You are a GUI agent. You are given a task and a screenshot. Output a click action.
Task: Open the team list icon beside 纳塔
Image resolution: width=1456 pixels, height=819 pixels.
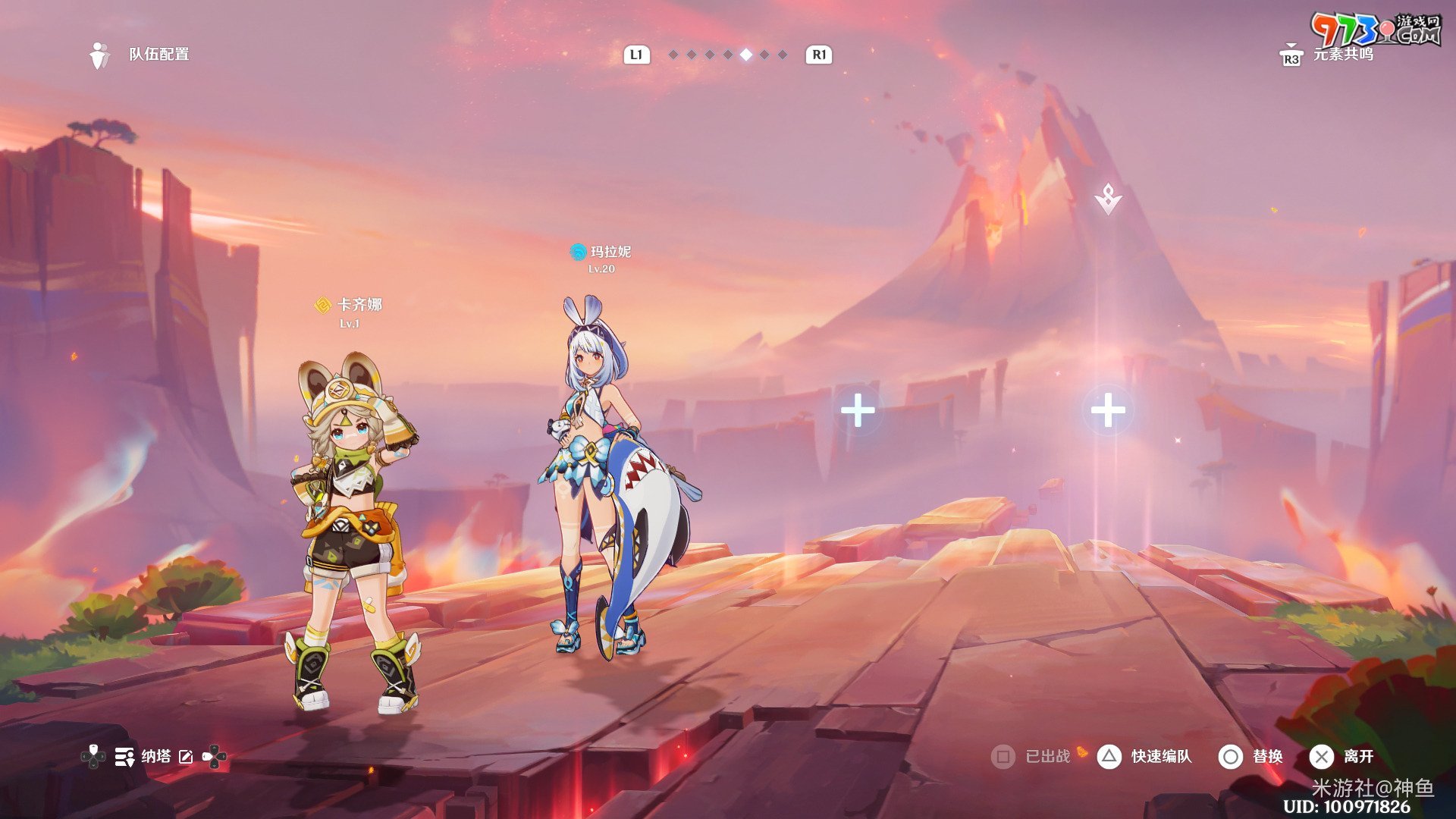(x=124, y=756)
